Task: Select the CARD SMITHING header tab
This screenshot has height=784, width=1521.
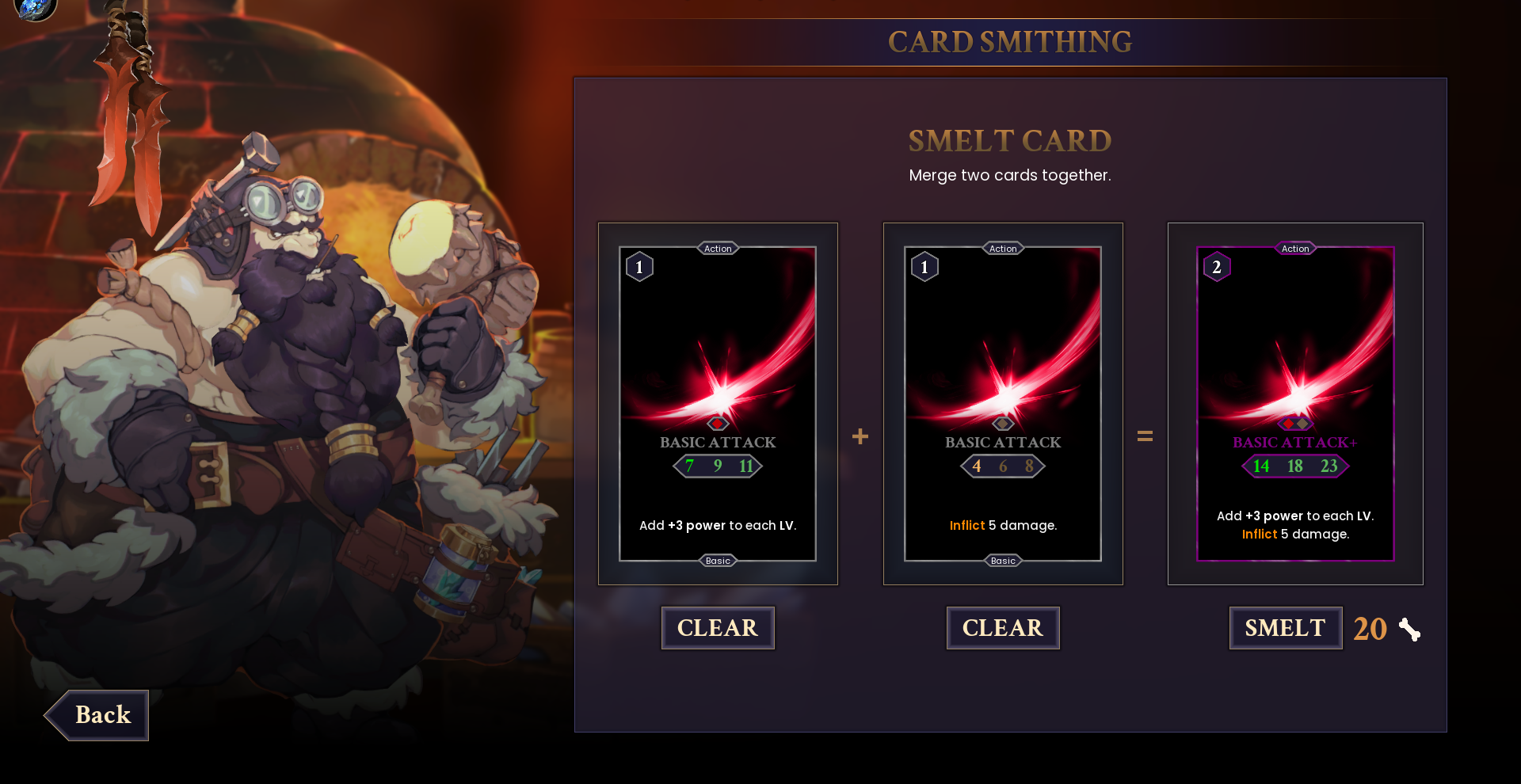Action: tap(1011, 42)
